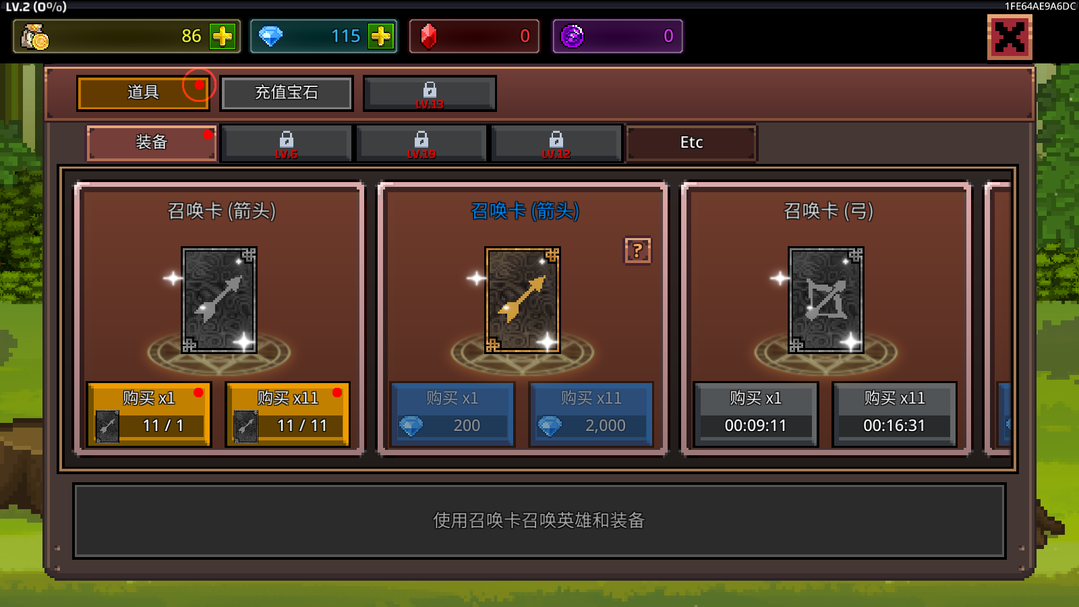Add gold with the yellow plus button
The height and width of the screenshot is (607, 1079).
(x=222, y=37)
